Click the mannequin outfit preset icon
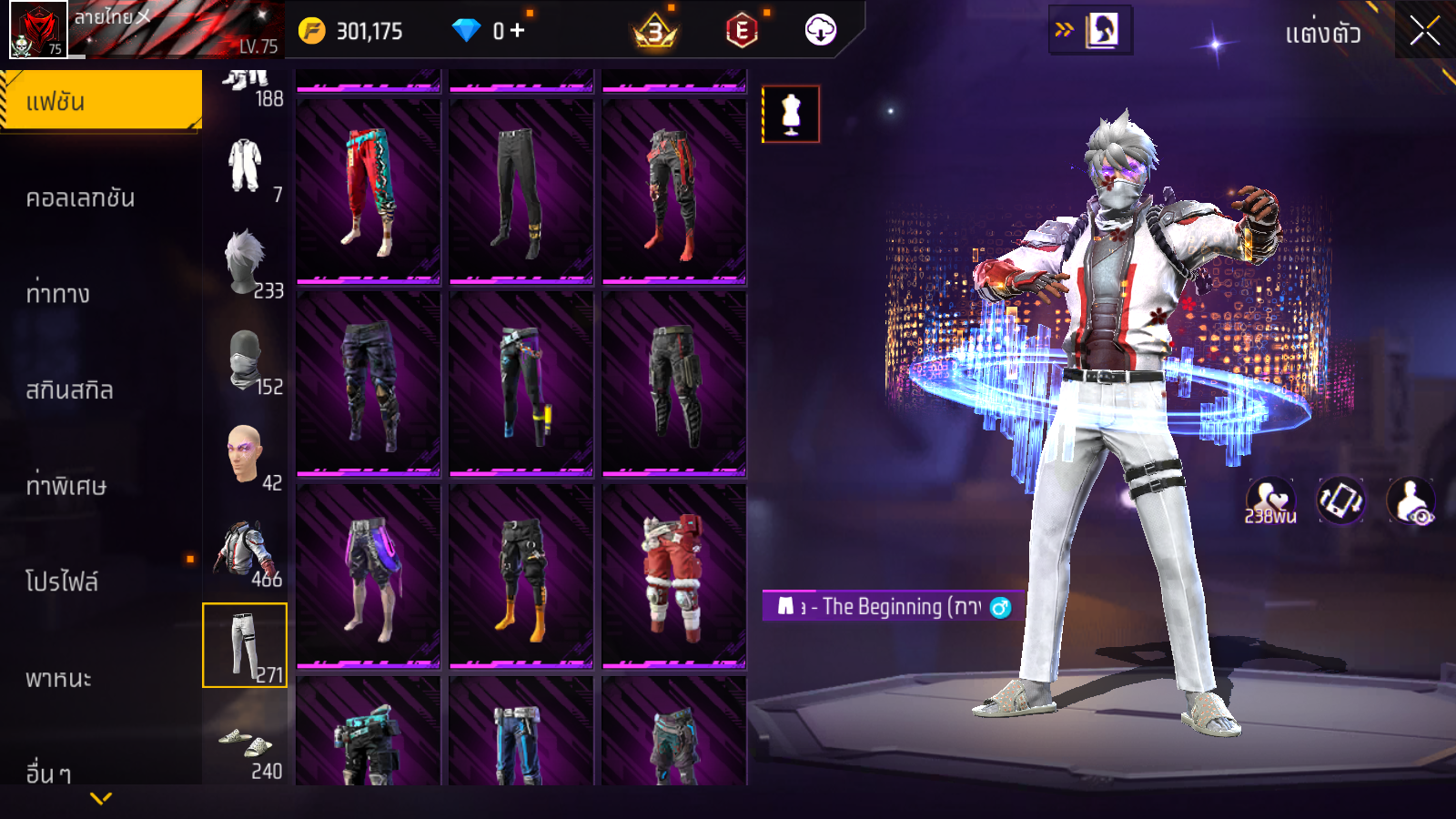Viewport: 1456px width, 819px height. [x=791, y=115]
